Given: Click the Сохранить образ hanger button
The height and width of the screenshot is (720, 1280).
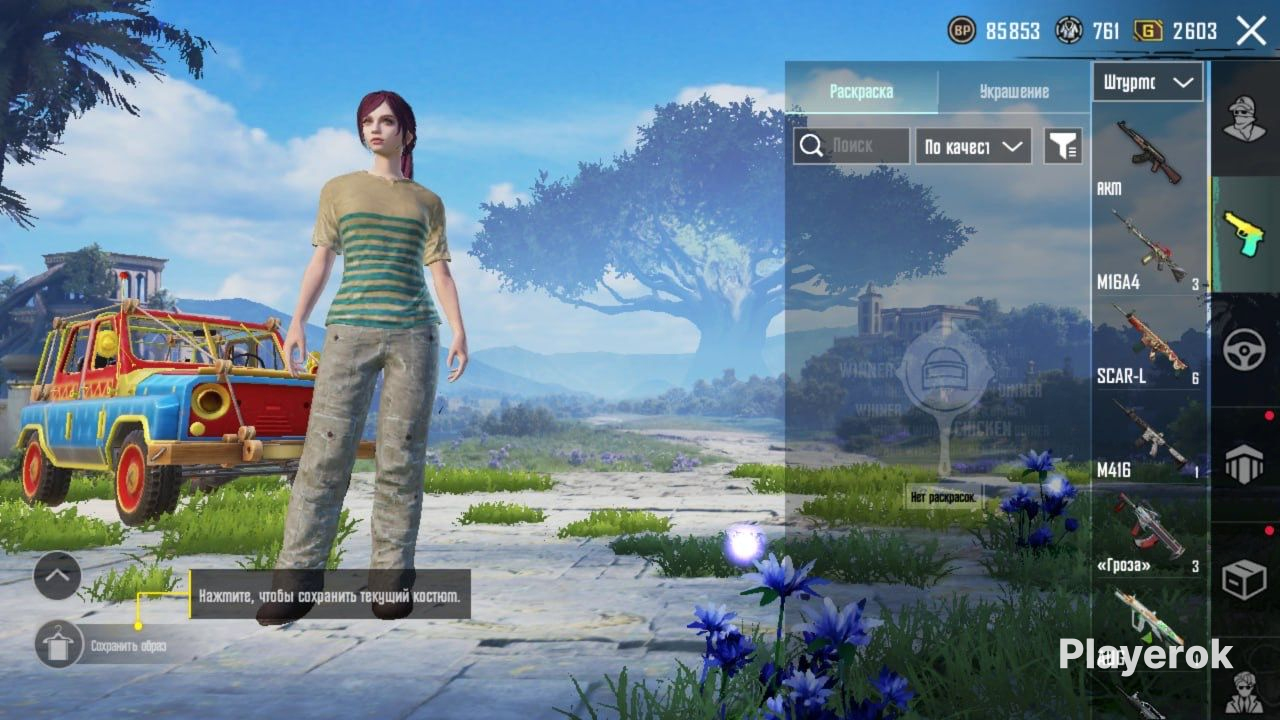Looking at the screenshot, I should (59, 644).
